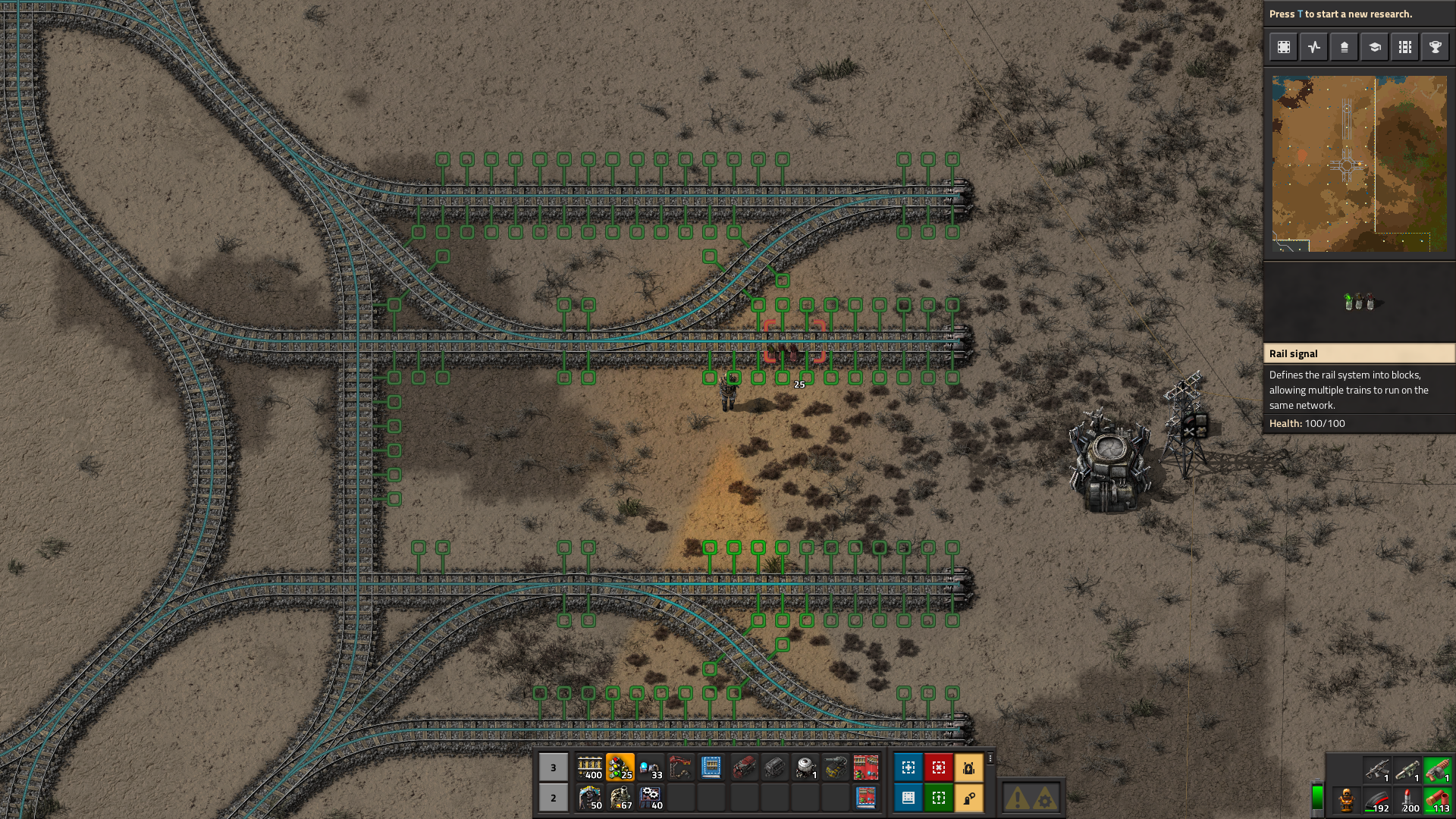Switch quickbar row using the 3 button
Viewport: 1456px width, 819px height.
[x=553, y=767]
